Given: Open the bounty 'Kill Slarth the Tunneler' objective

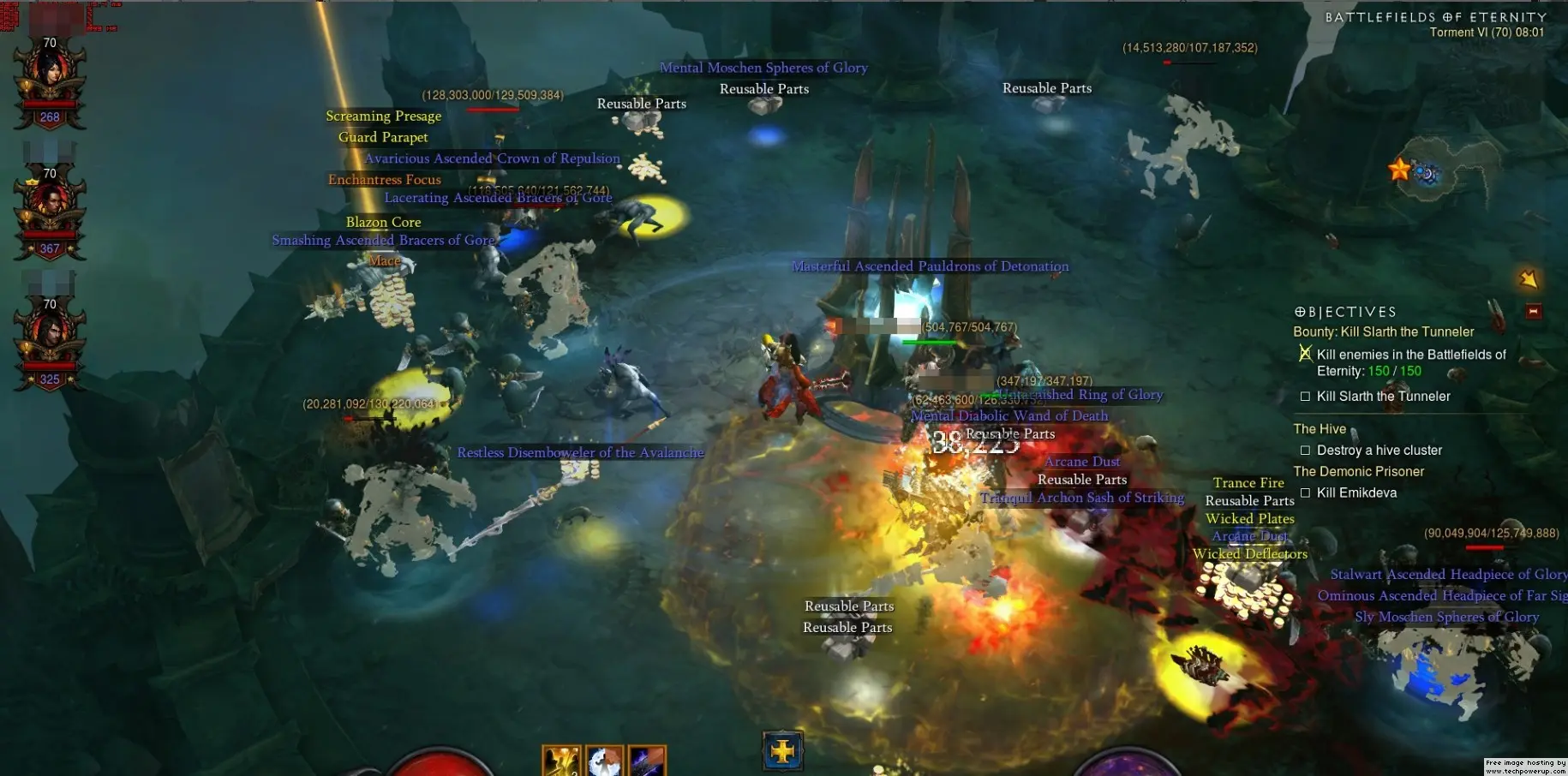Looking at the screenshot, I should [1383, 331].
